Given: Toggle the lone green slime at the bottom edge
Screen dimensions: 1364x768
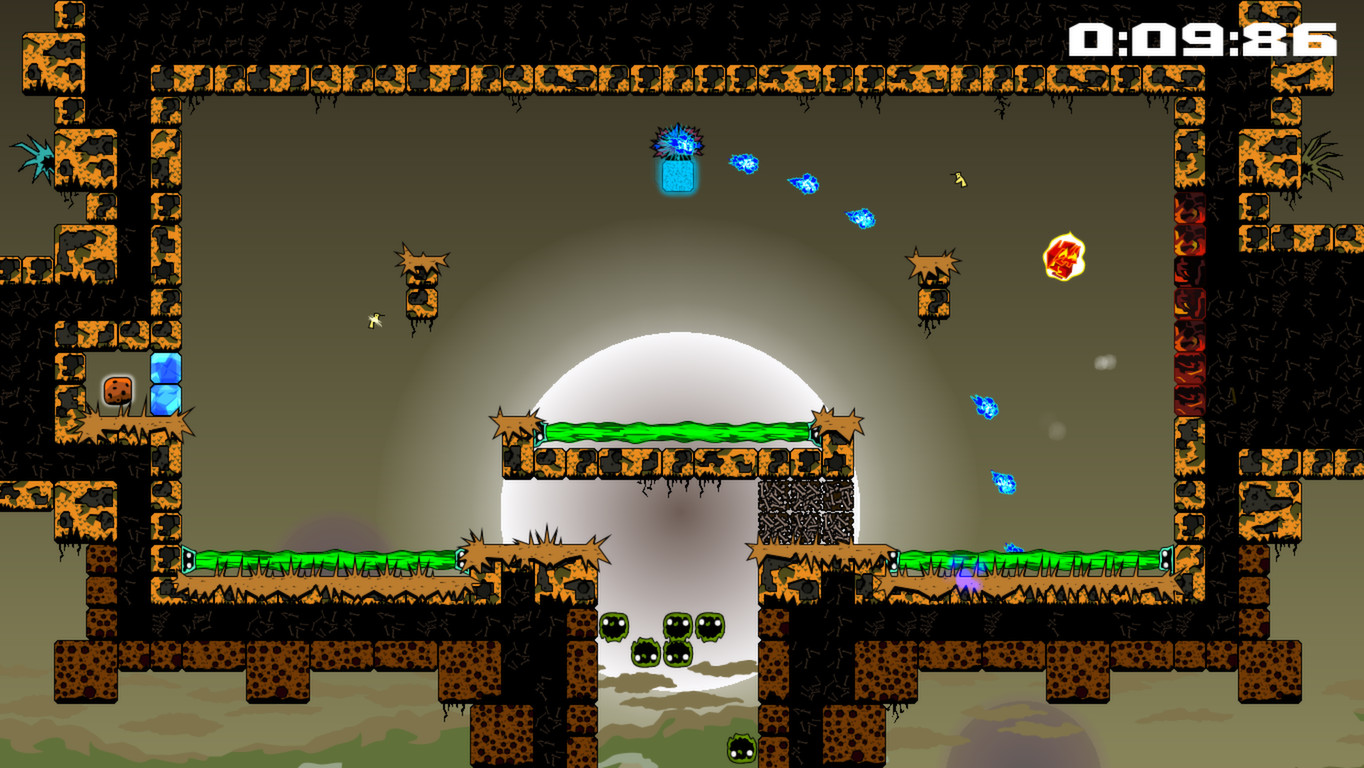Looking at the screenshot, I should pos(739,746).
